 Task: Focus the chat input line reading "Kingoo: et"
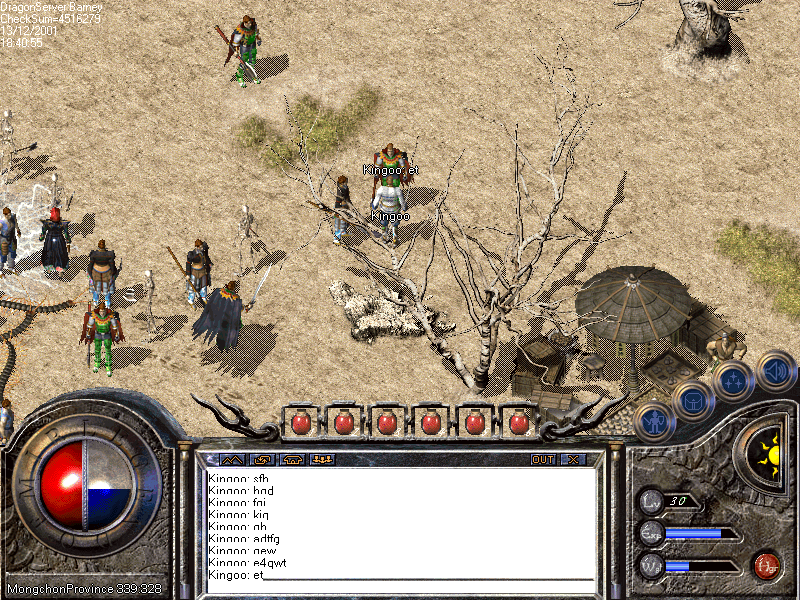coord(400,576)
